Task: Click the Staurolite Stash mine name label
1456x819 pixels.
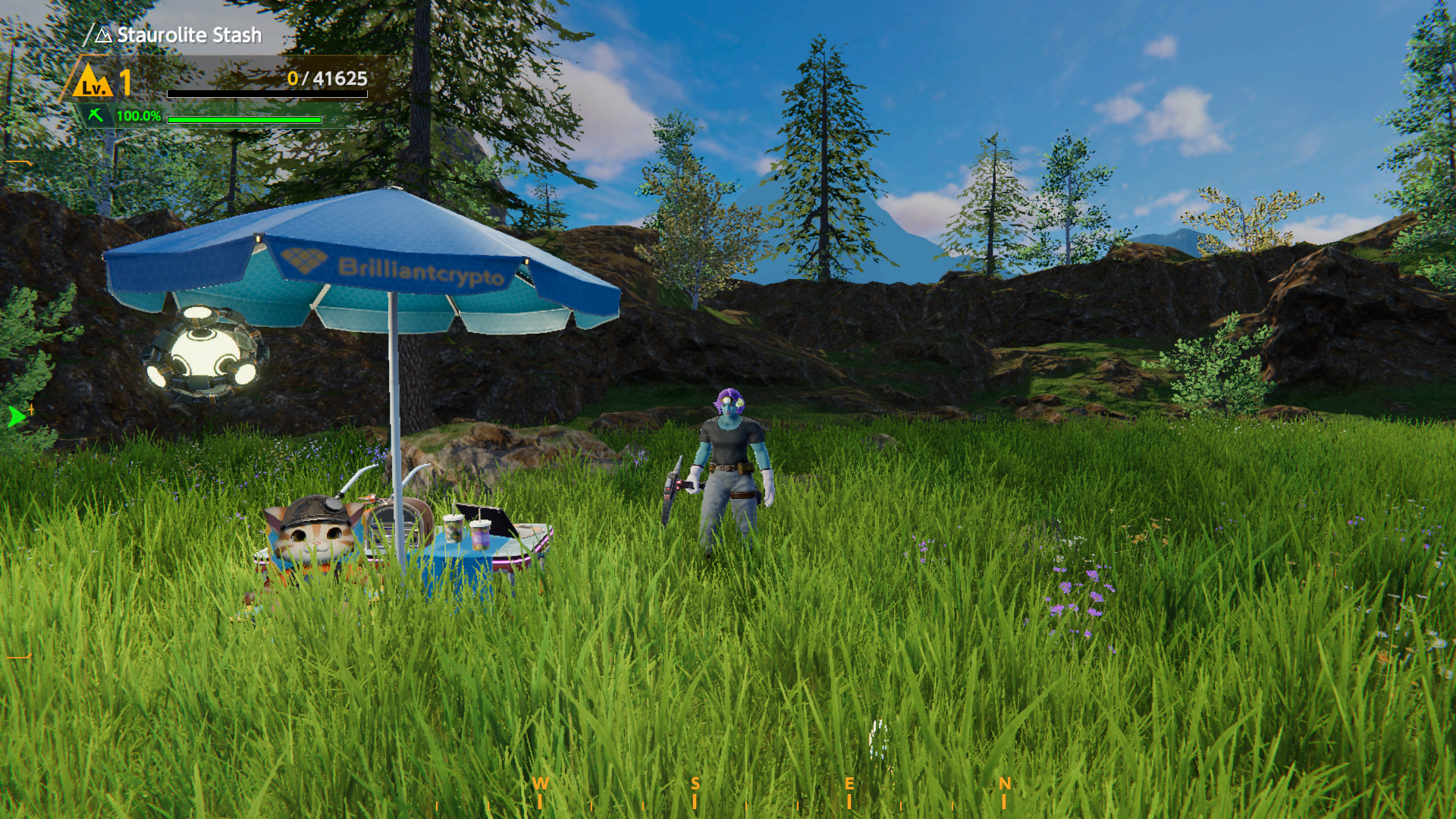Action: 189,36
